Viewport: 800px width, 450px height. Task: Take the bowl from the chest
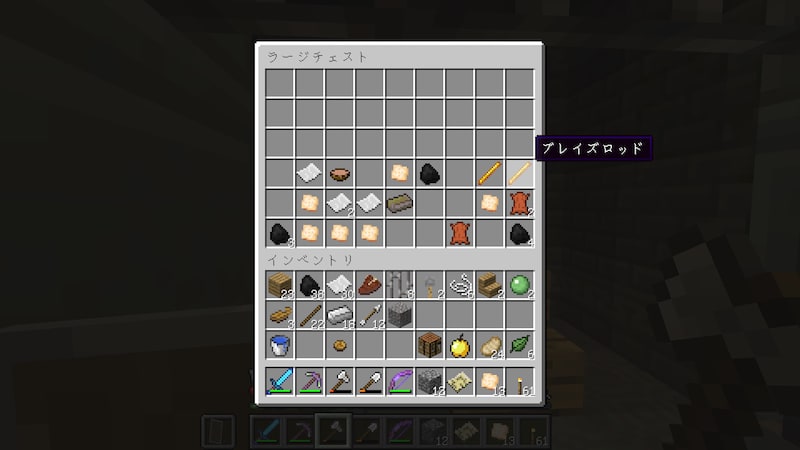click(x=339, y=174)
